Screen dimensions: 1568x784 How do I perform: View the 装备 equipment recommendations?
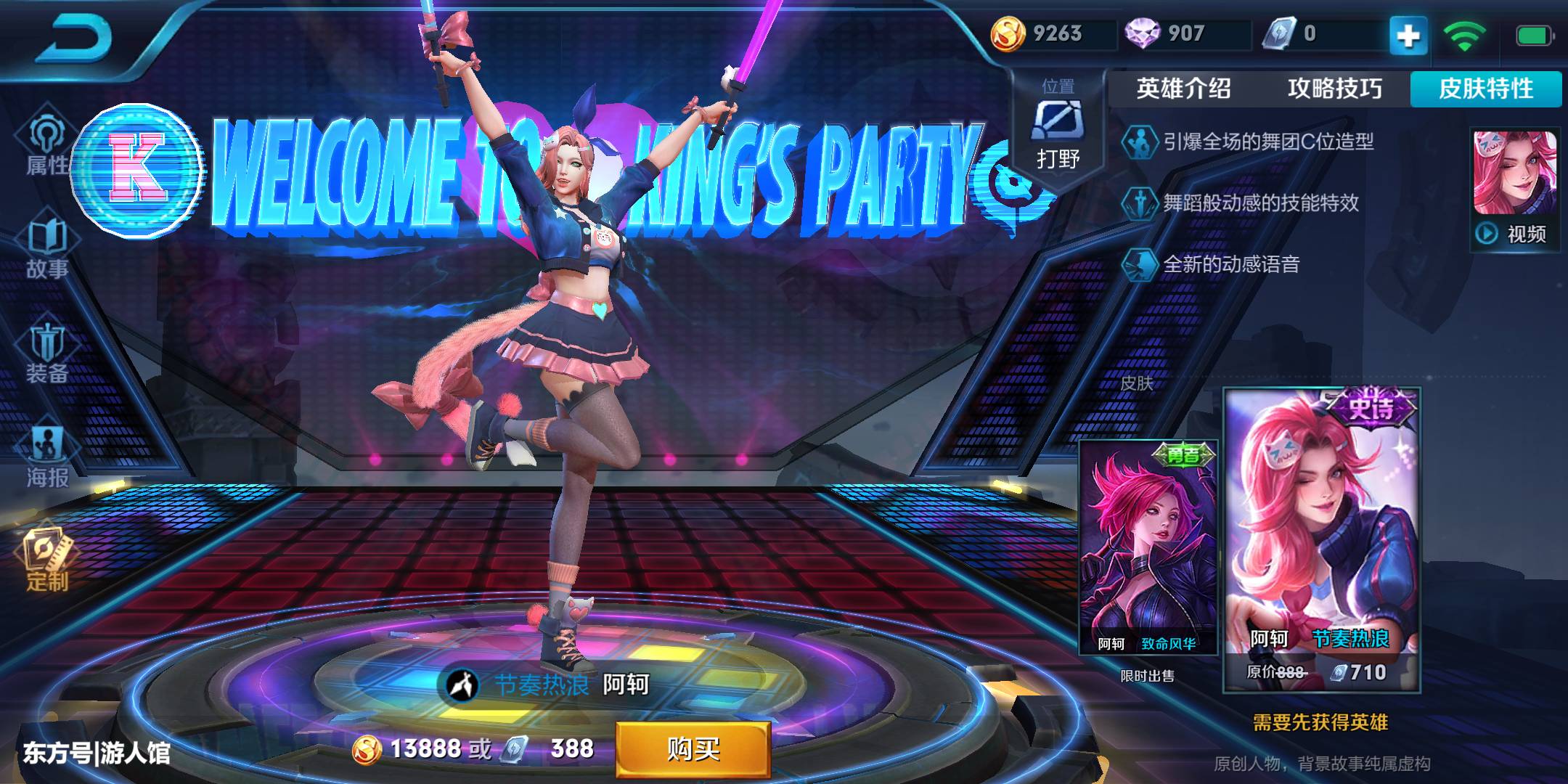[47, 354]
